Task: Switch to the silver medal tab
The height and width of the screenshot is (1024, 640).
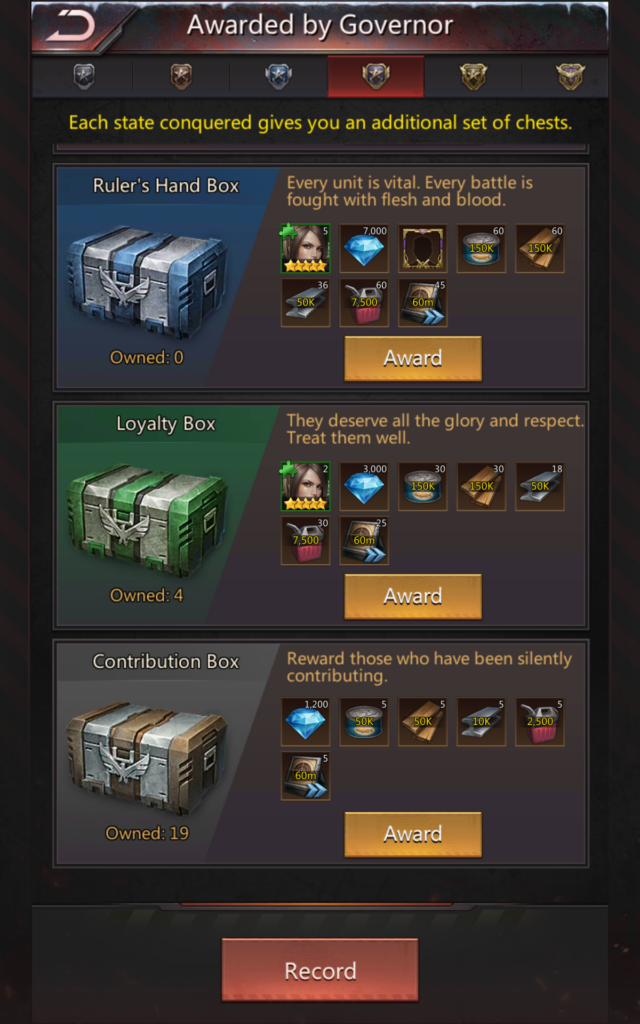Action: point(84,77)
